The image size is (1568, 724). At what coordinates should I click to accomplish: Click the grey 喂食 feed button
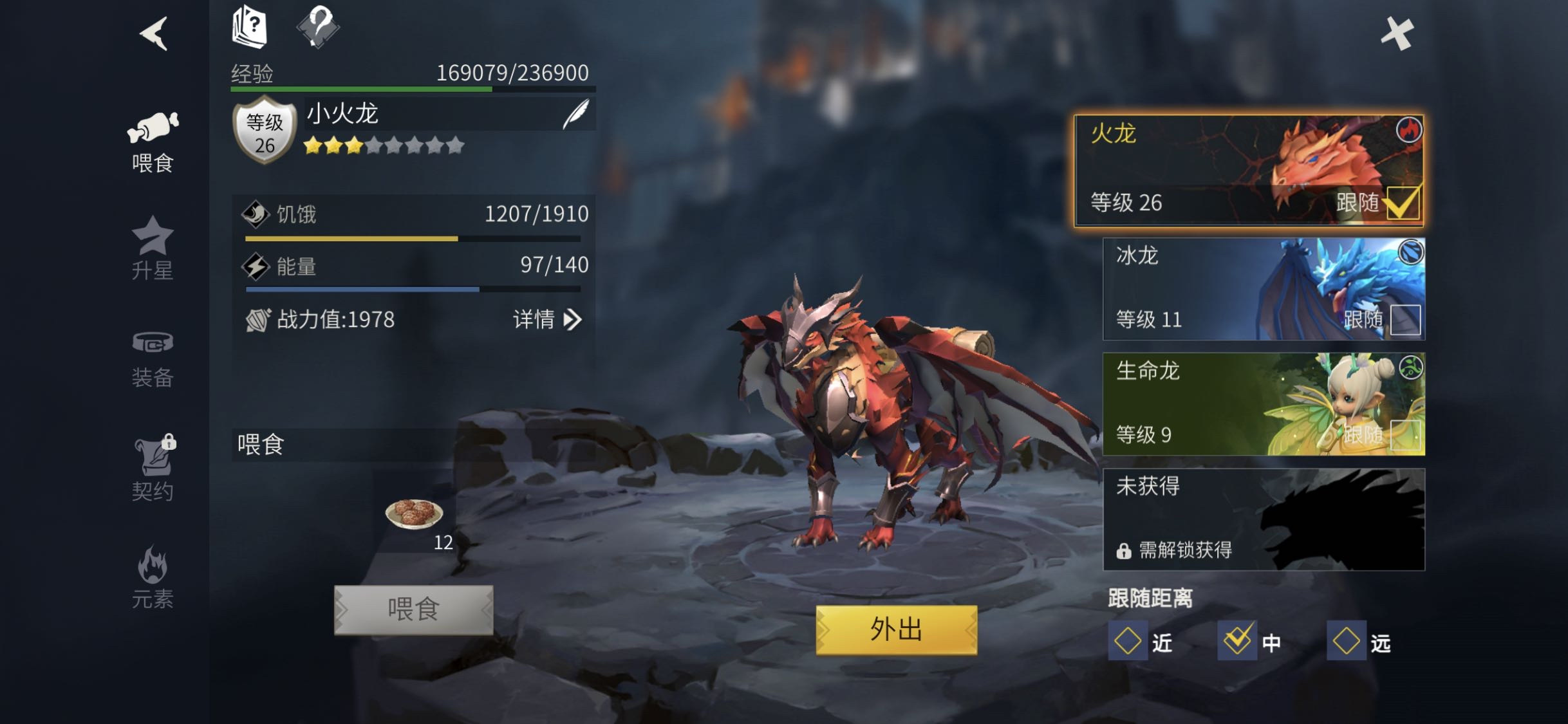click(x=414, y=609)
